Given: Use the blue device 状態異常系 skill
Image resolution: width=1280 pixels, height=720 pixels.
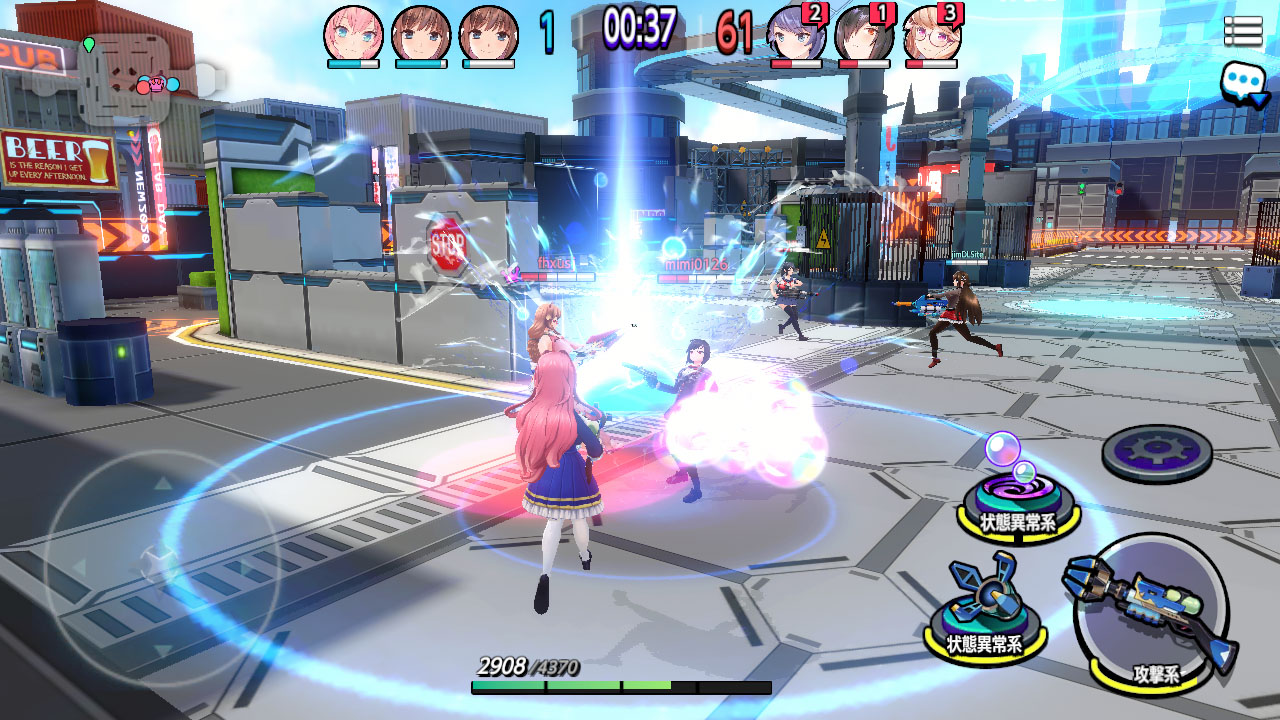Looking at the screenshot, I should pyautogui.click(x=988, y=608).
